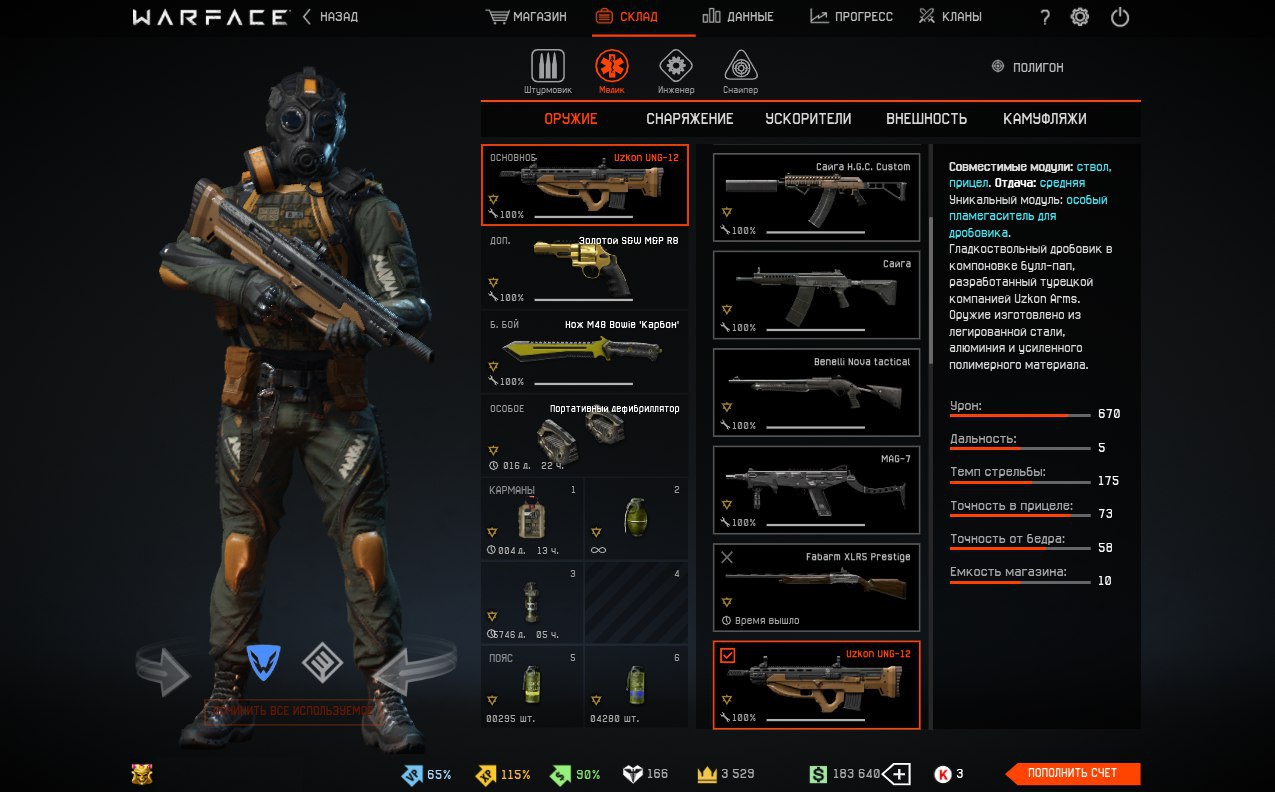
Task: Select the Снайпер class
Action: tap(741, 70)
